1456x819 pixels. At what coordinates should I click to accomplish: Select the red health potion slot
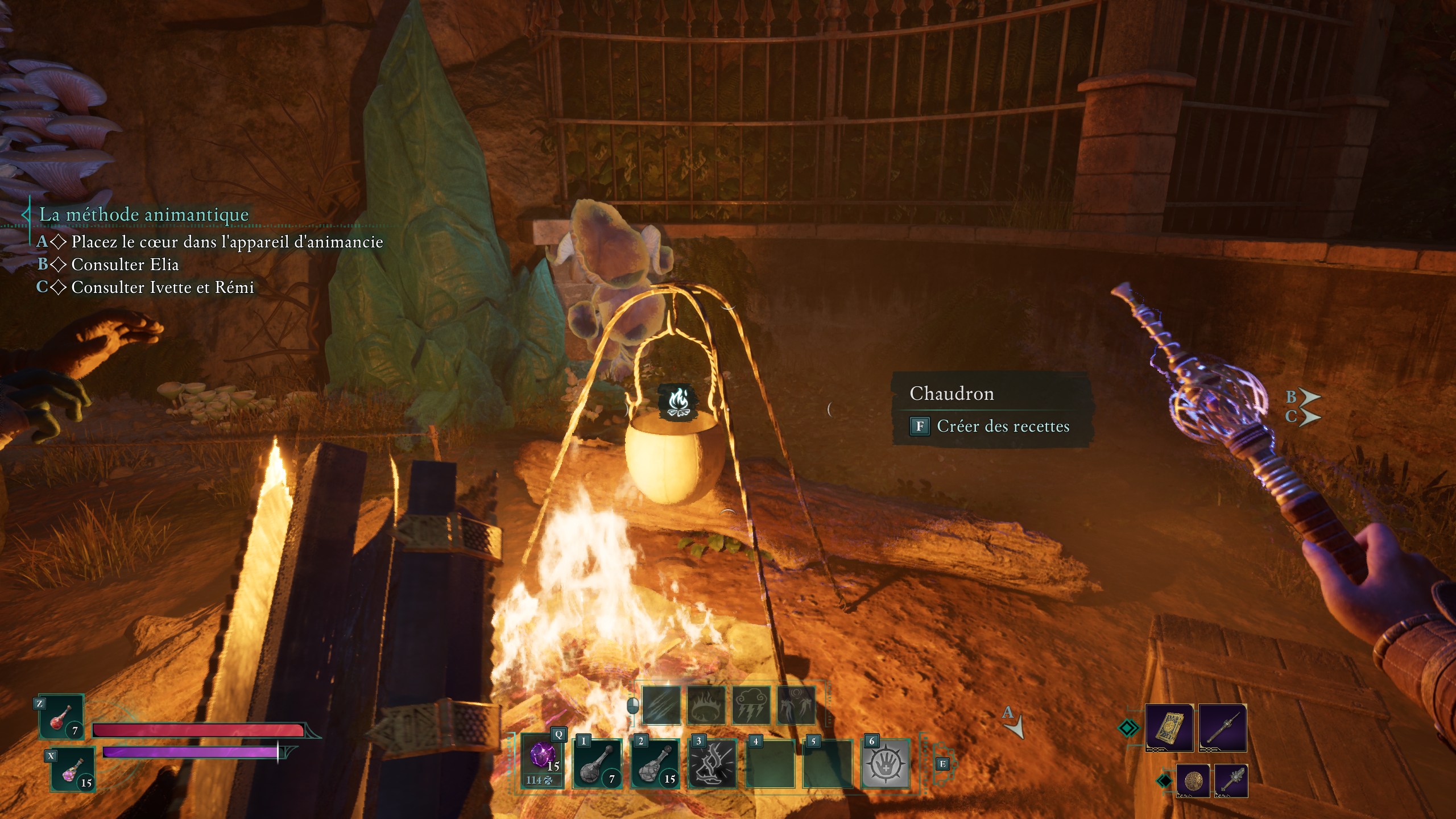(61, 718)
